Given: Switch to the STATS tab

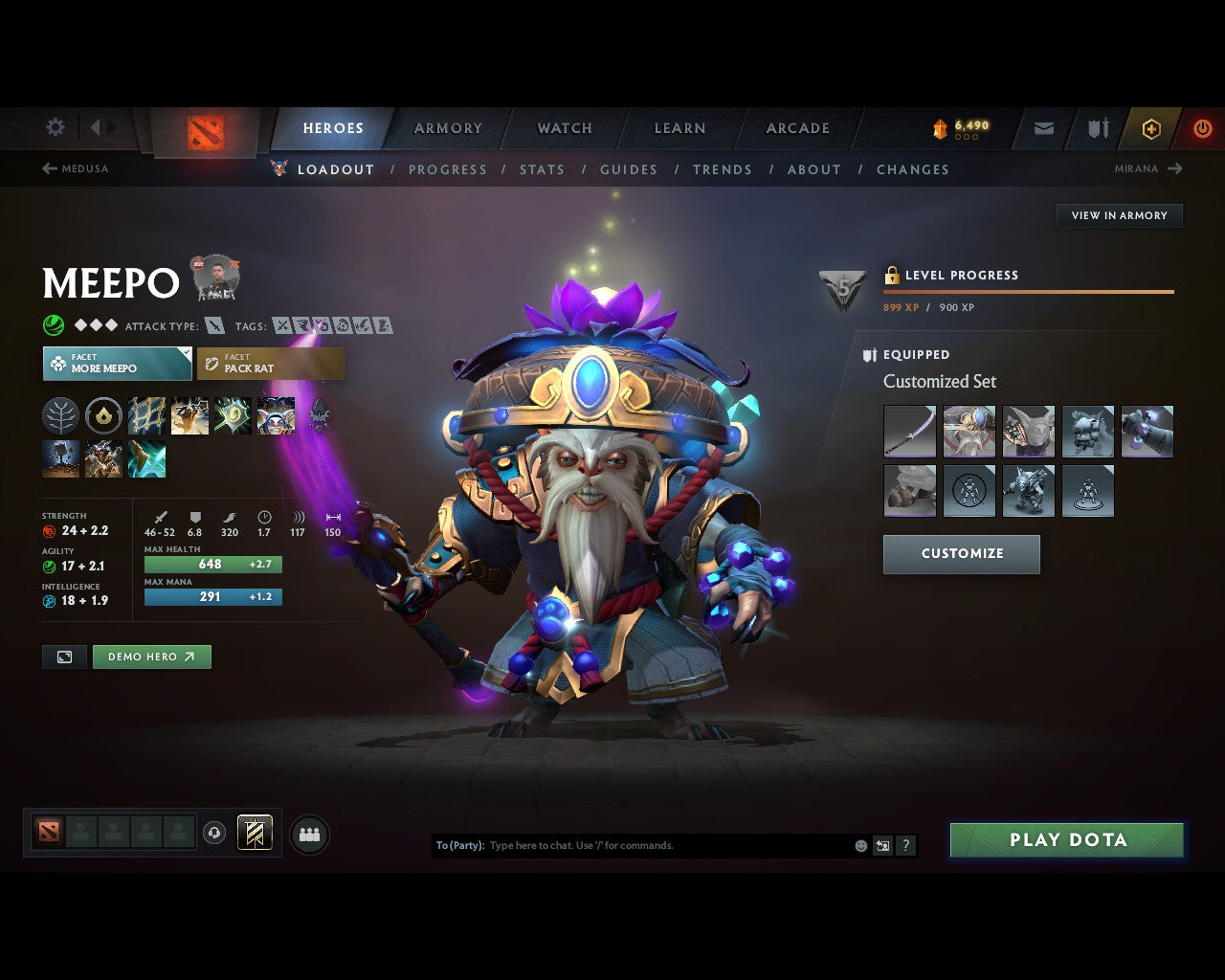Looking at the screenshot, I should [542, 169].
